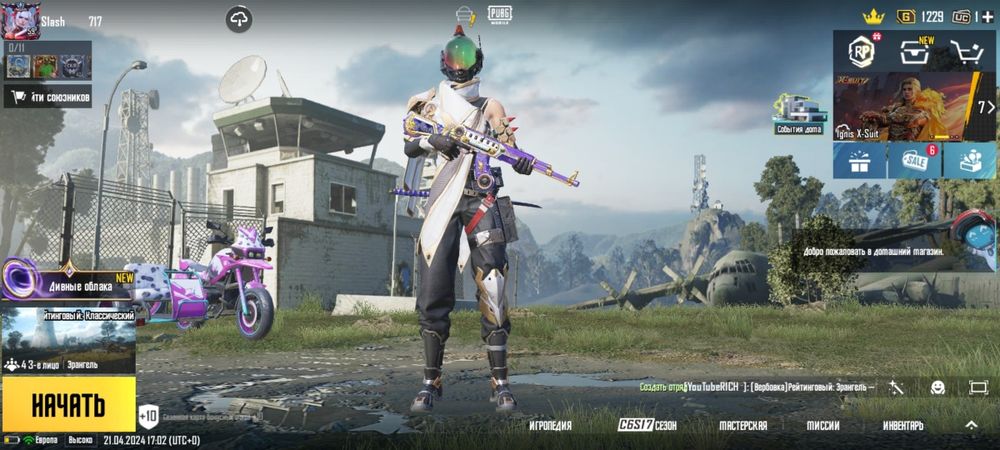The width and height of the screenshot is (1000, 450).
Task: Open the Игропедия menu
Action: click(x=557, y=426)
